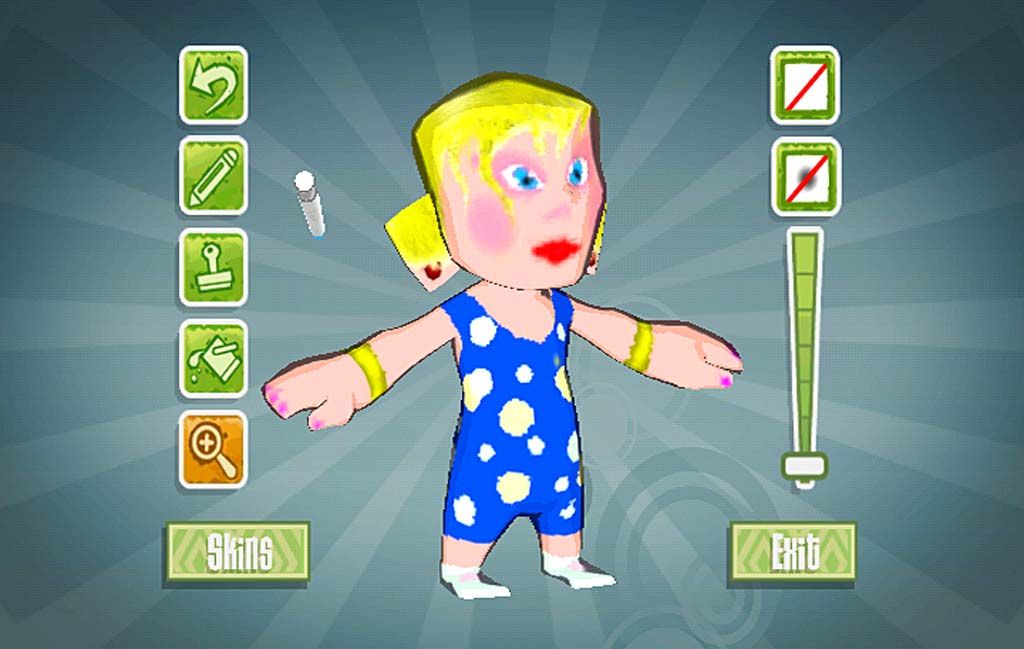Click the undo arrow button

[213, 85]
